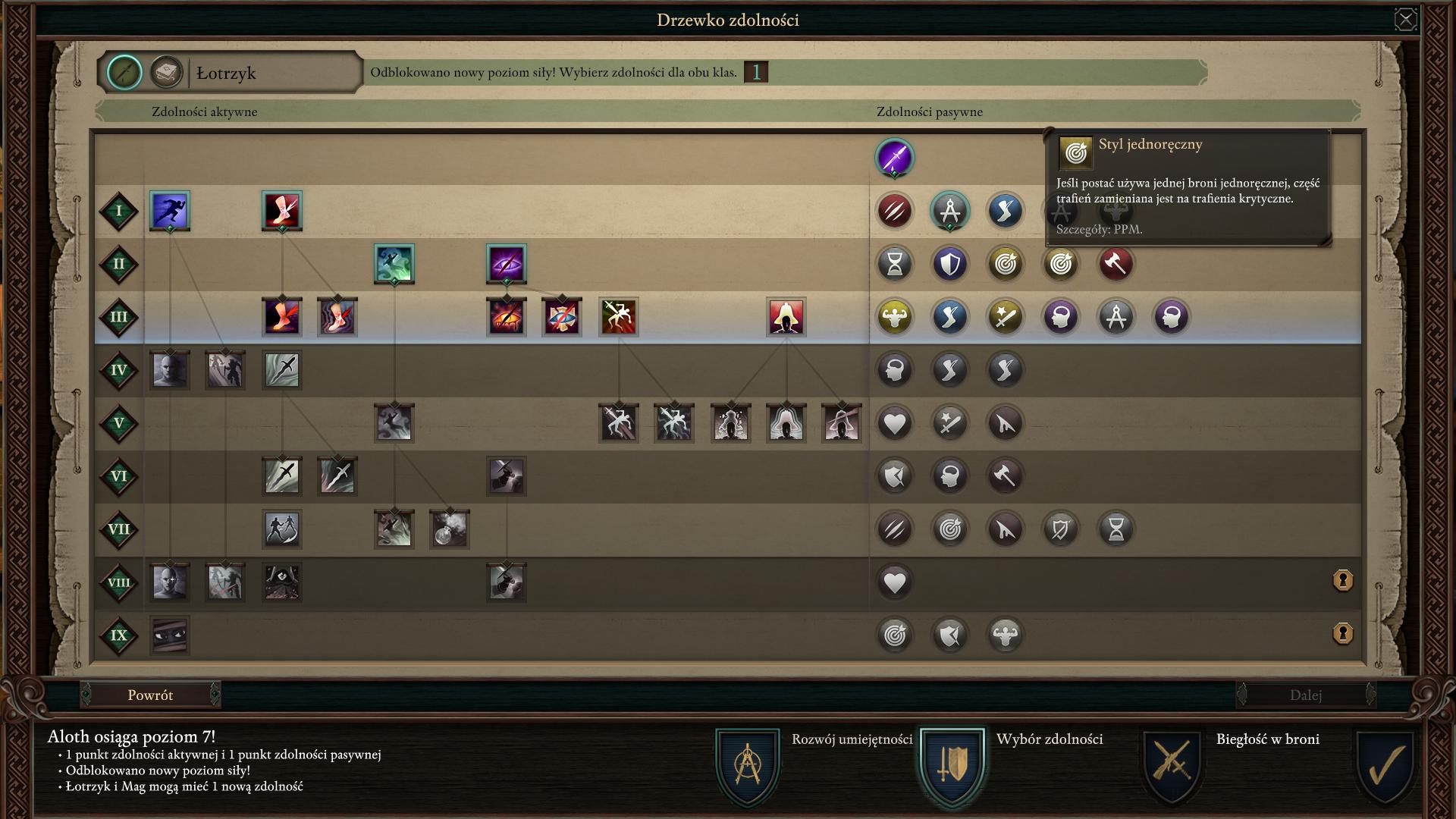This screenshot has height=819, width=1456.
Task: Select the purple dagger passive at the top
Action: [895, 158]
